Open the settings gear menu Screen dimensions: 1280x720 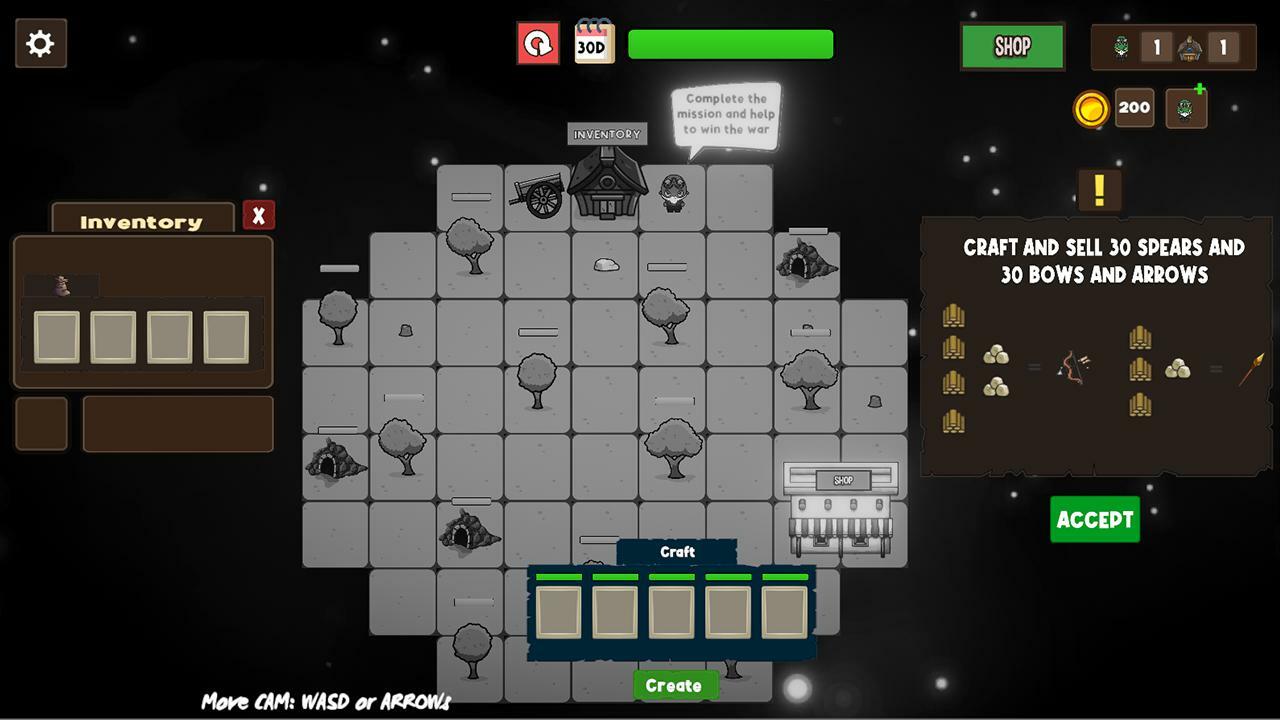coord(40,44)
